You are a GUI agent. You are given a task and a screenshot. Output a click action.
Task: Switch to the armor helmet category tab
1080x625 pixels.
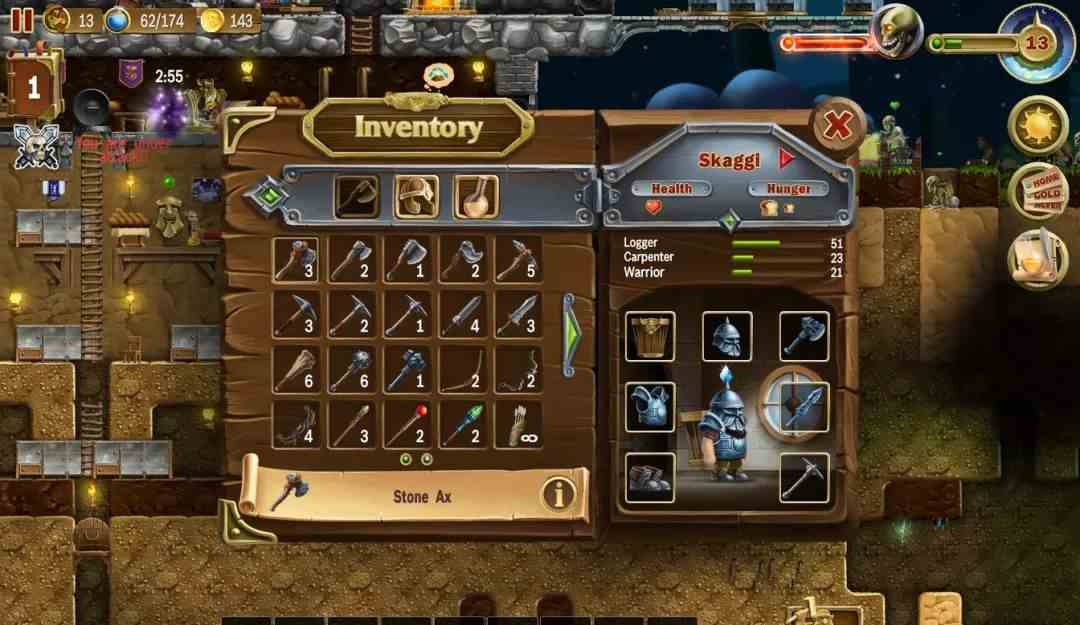coord(416,197)
